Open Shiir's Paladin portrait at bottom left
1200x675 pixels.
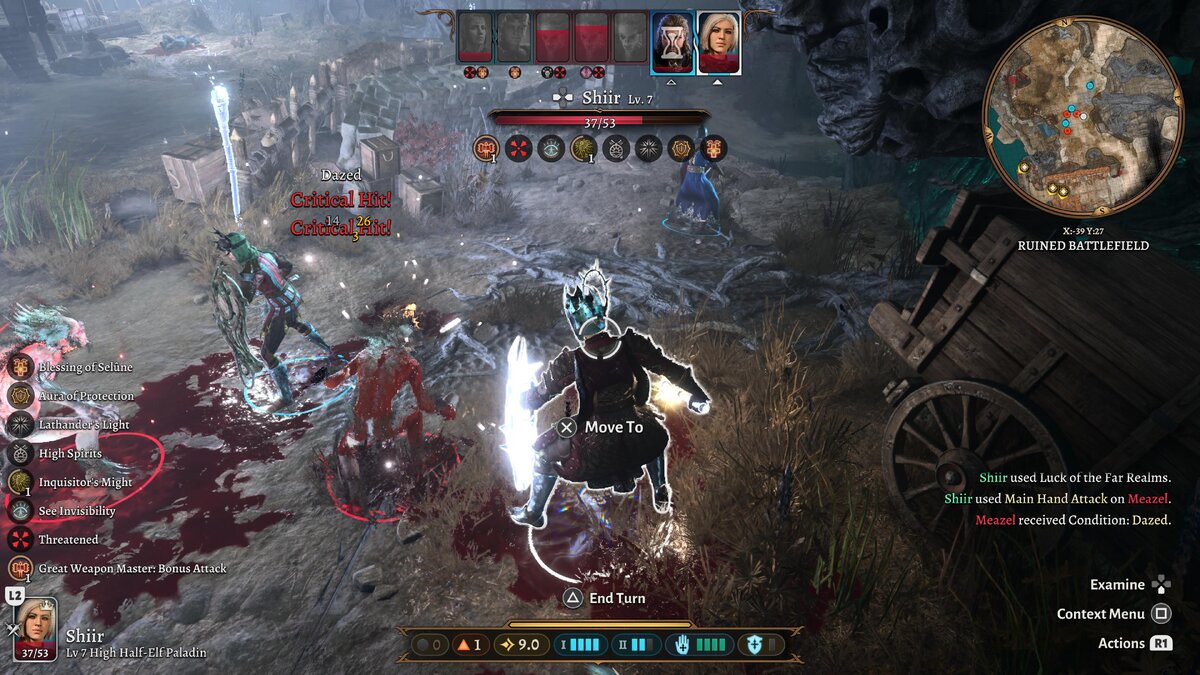[x=36, y=627]
